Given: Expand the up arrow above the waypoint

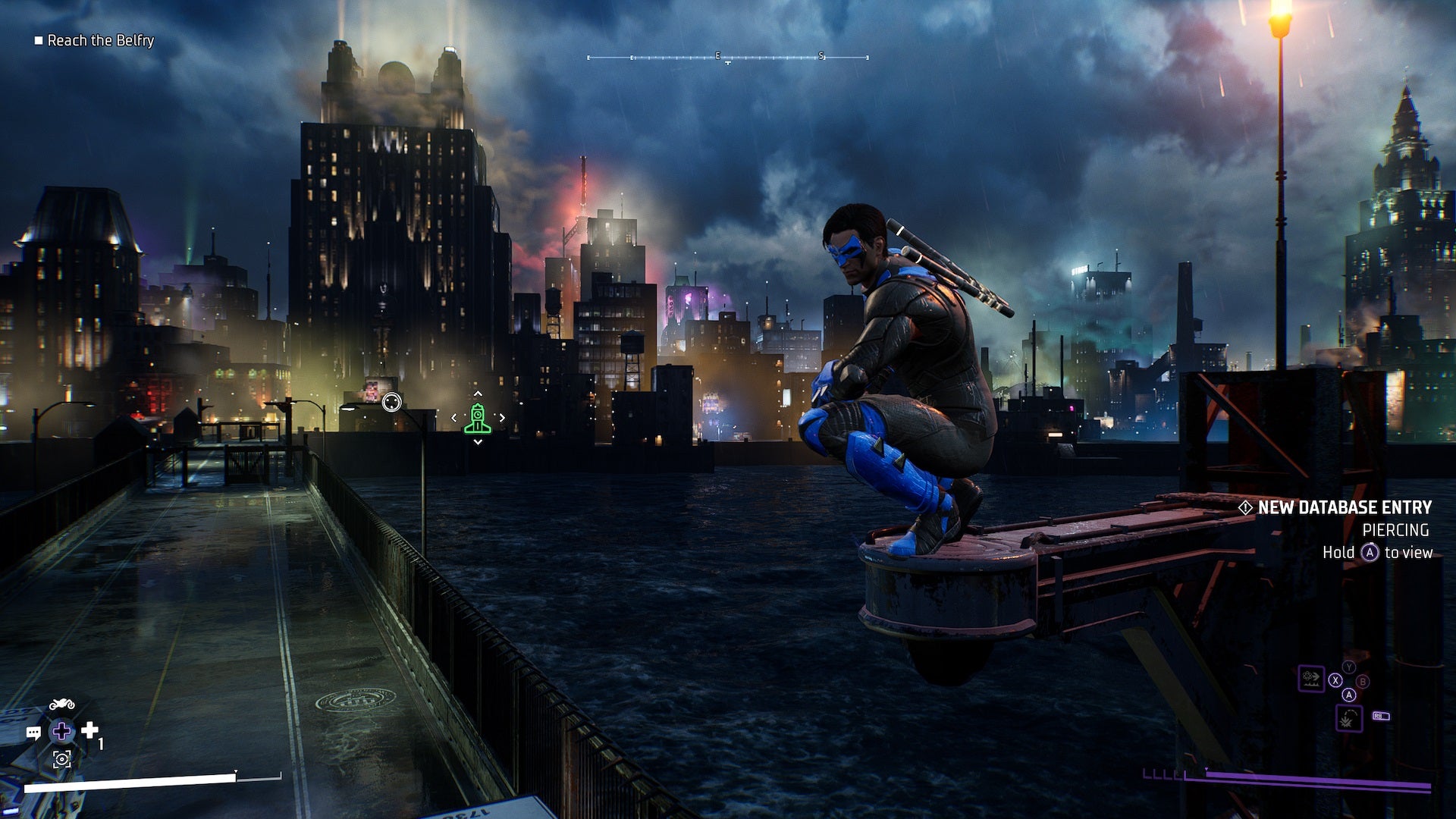Looking at the screenshot, I should click(478, 393).
